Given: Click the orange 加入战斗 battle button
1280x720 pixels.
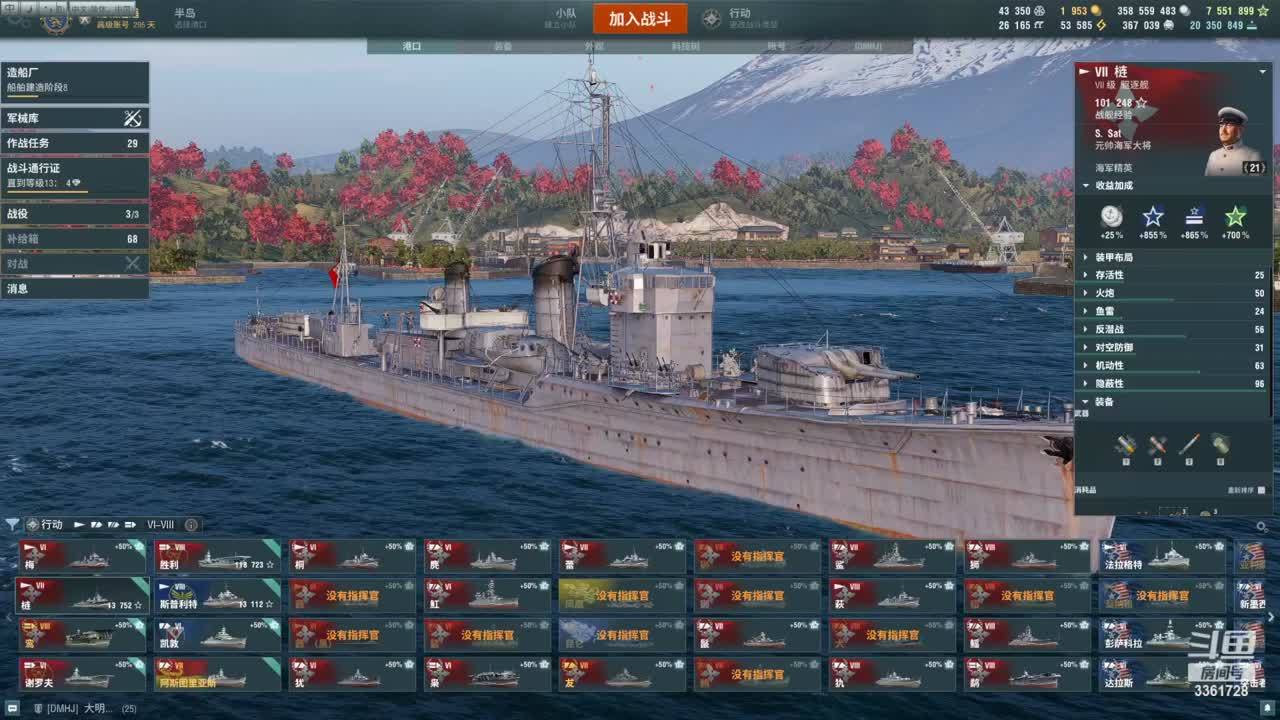Looking at the screenshot, I should (x=640, y=19).
